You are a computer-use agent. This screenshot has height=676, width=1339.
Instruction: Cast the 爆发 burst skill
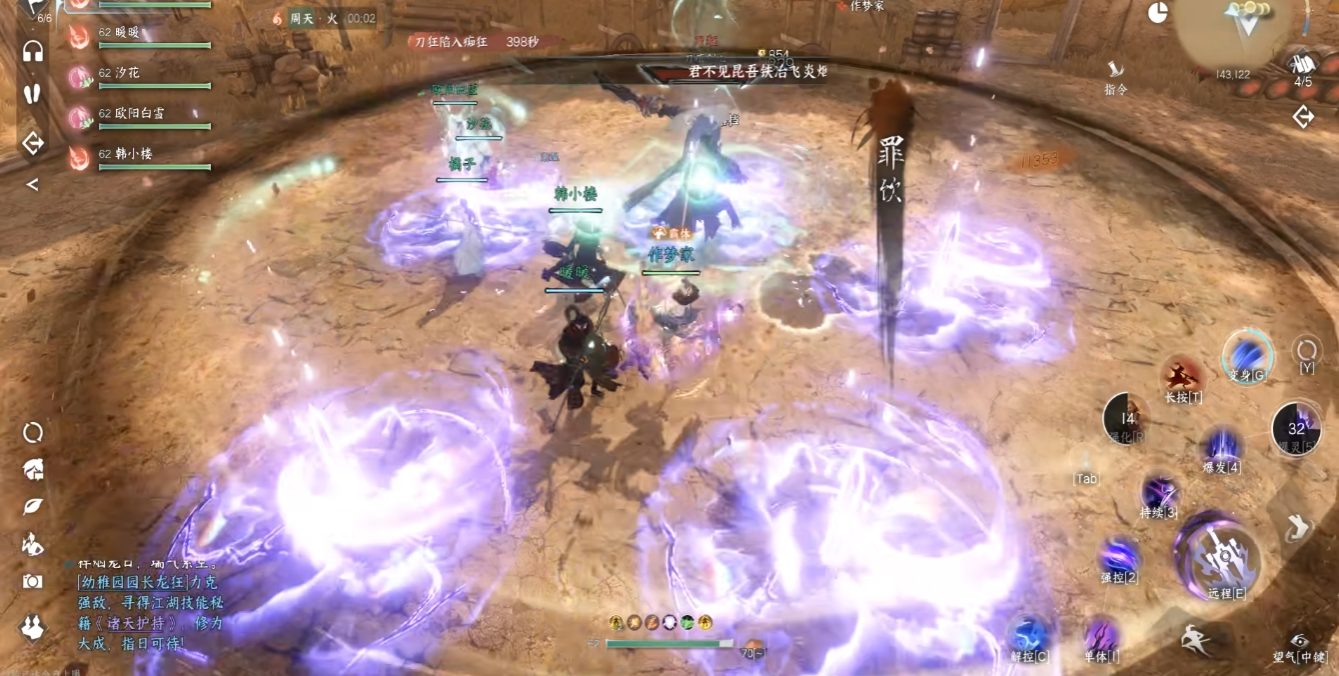tap(1221, 446)
